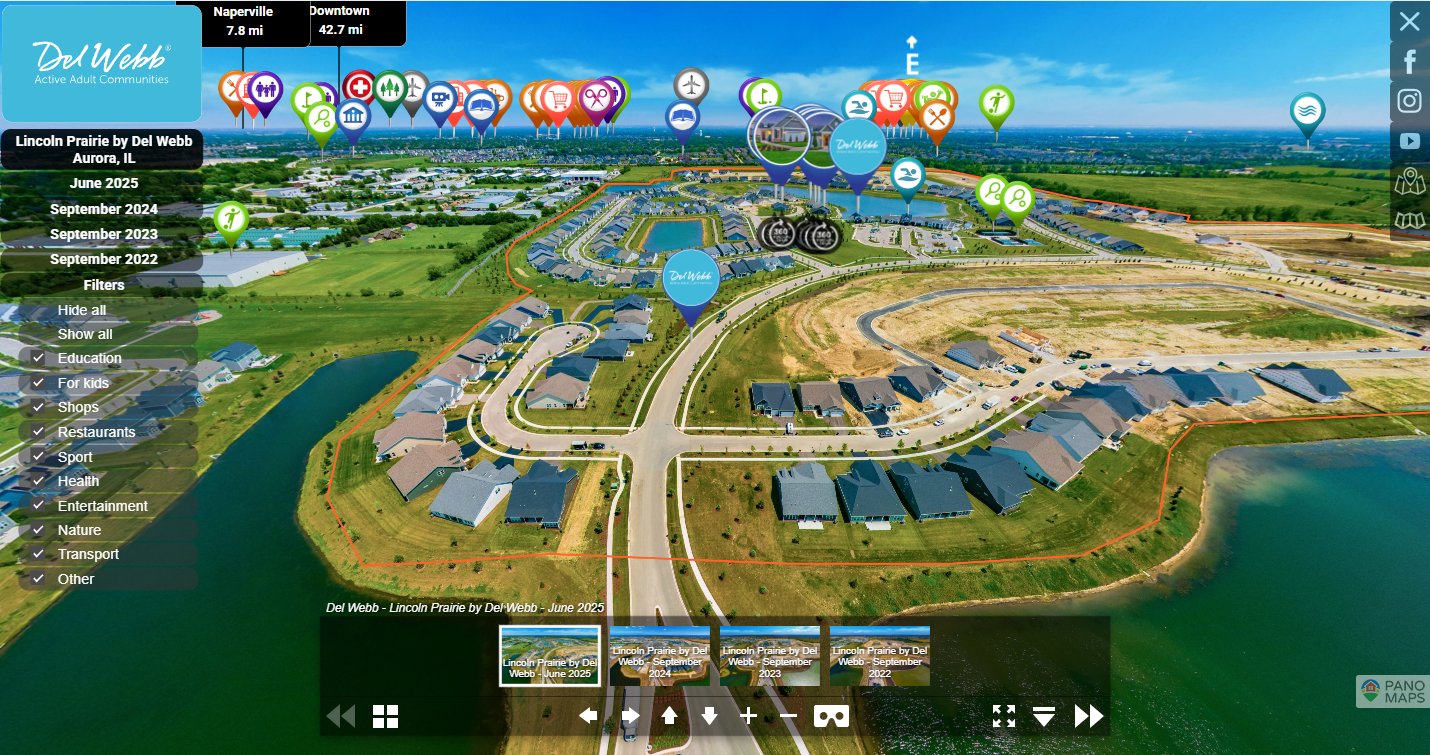Toggle the Restaurants filter checkbox

pyautogui.click(x=38, y=432)
